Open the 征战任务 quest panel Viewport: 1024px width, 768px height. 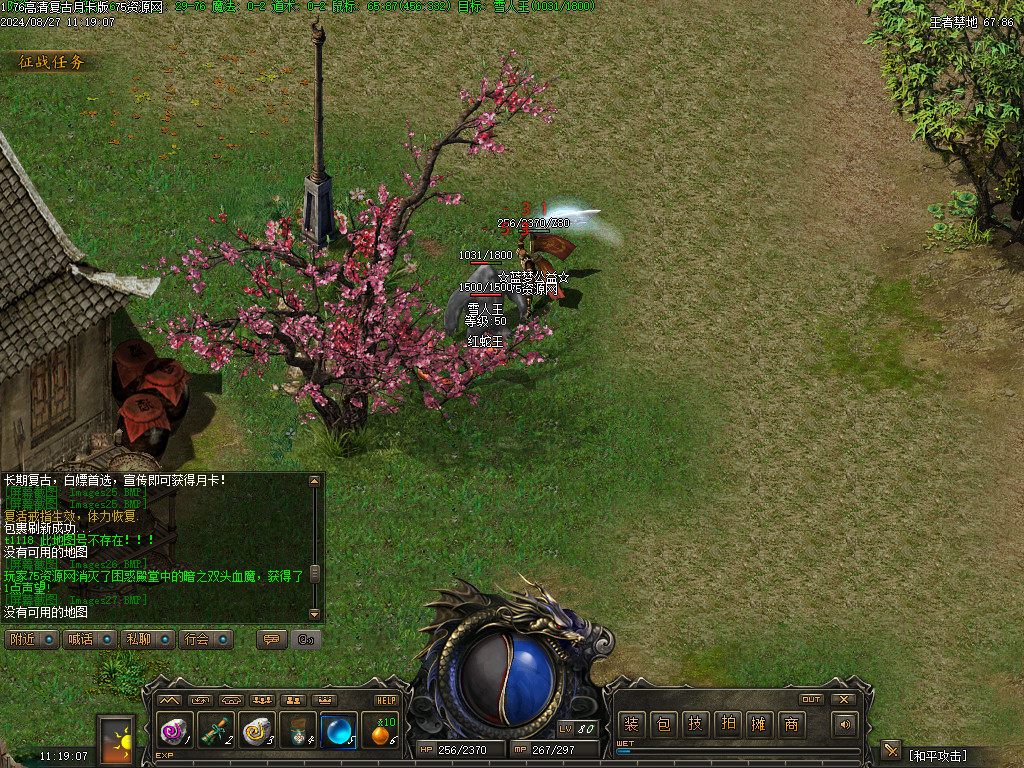52,62
